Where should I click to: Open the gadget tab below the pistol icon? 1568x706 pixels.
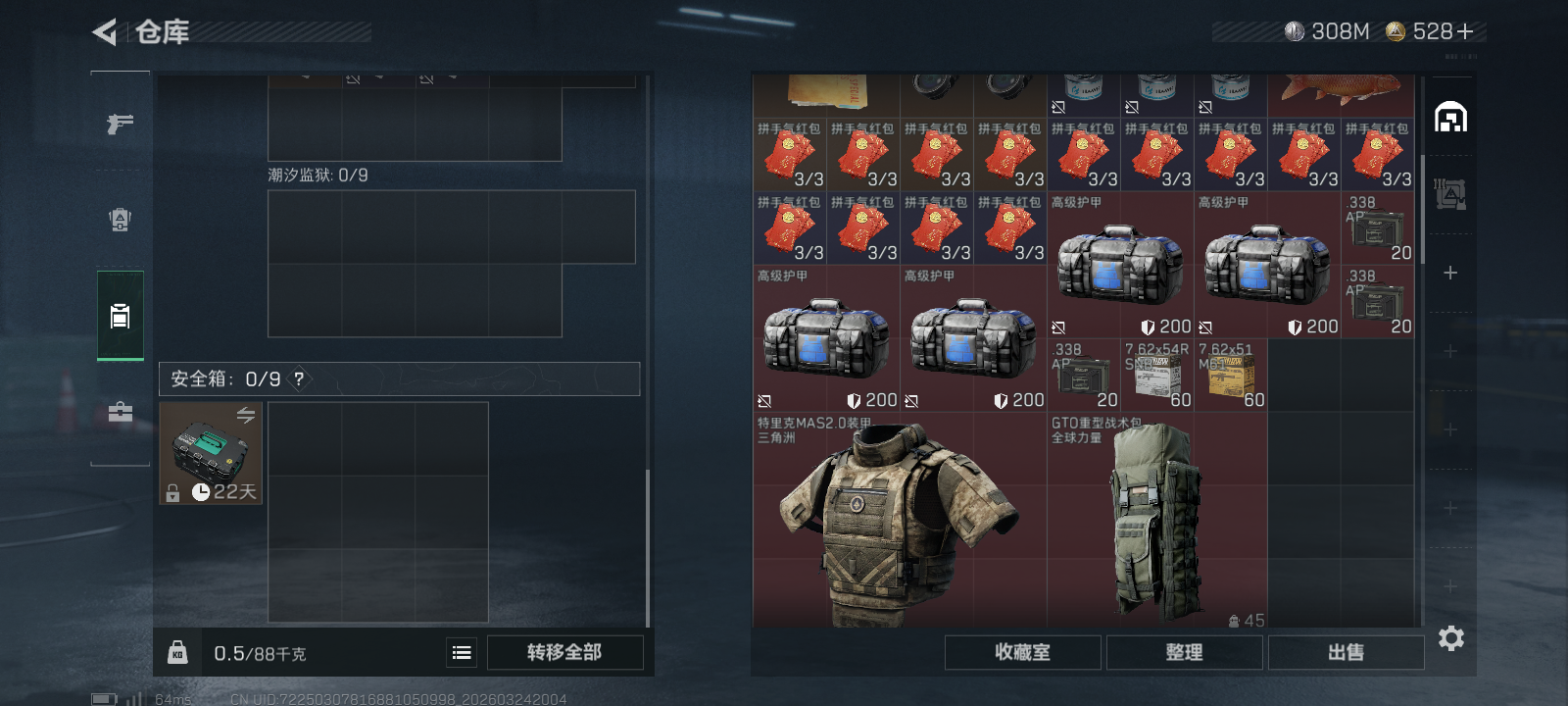coord(120,220)
